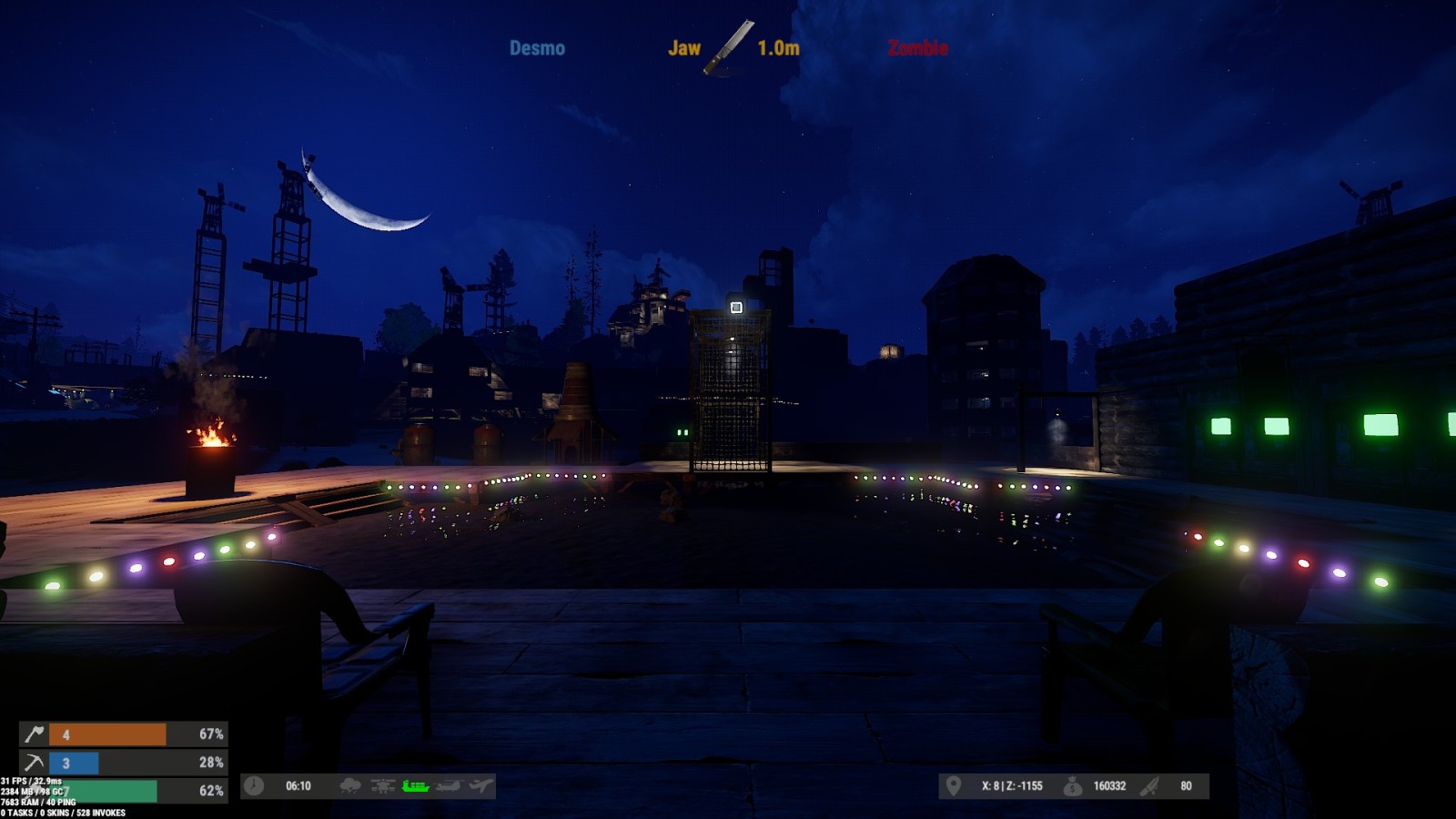Click the green cargo ship event icon

click(415, 786)
